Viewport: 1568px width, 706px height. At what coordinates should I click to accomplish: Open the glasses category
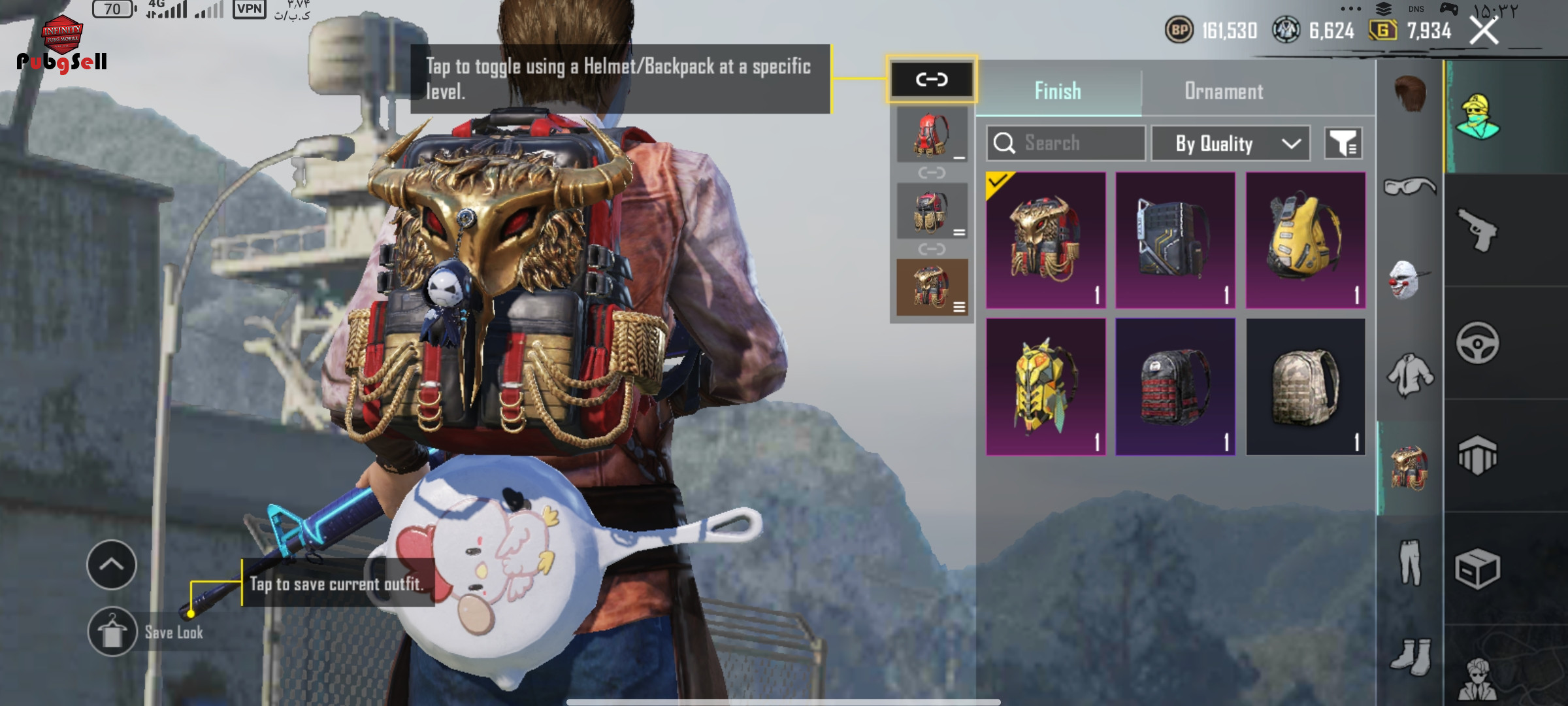tap(1410, 188)
